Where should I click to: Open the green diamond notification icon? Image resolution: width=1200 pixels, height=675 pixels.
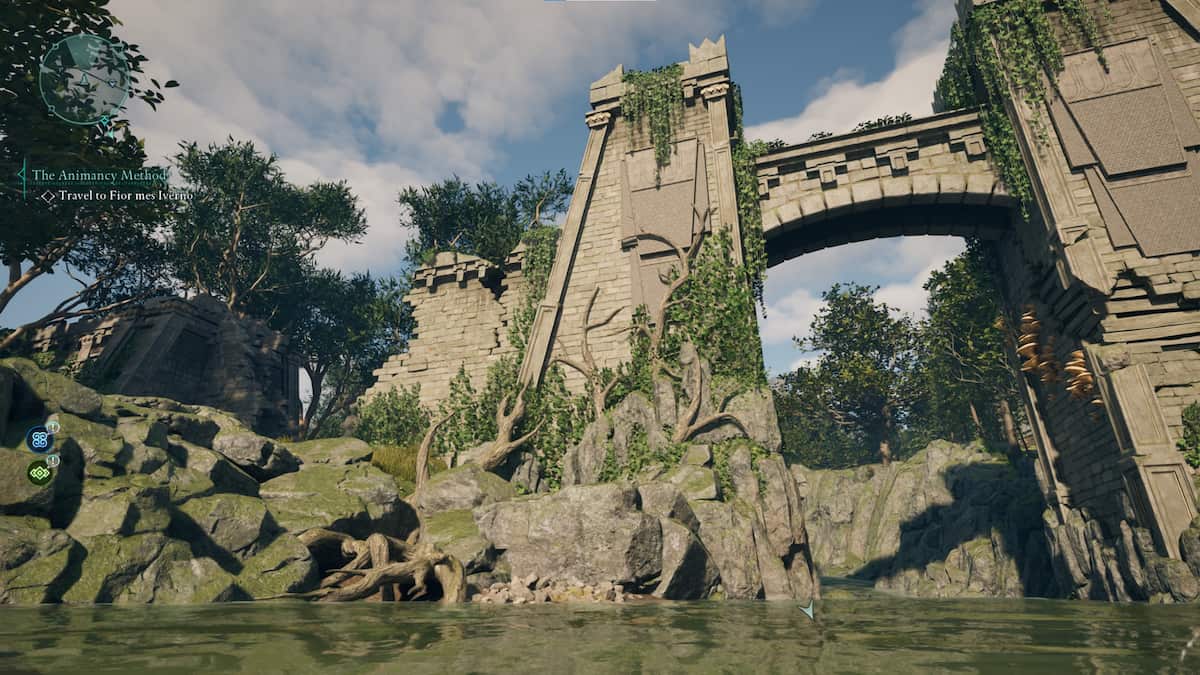[x=39, y=472]
